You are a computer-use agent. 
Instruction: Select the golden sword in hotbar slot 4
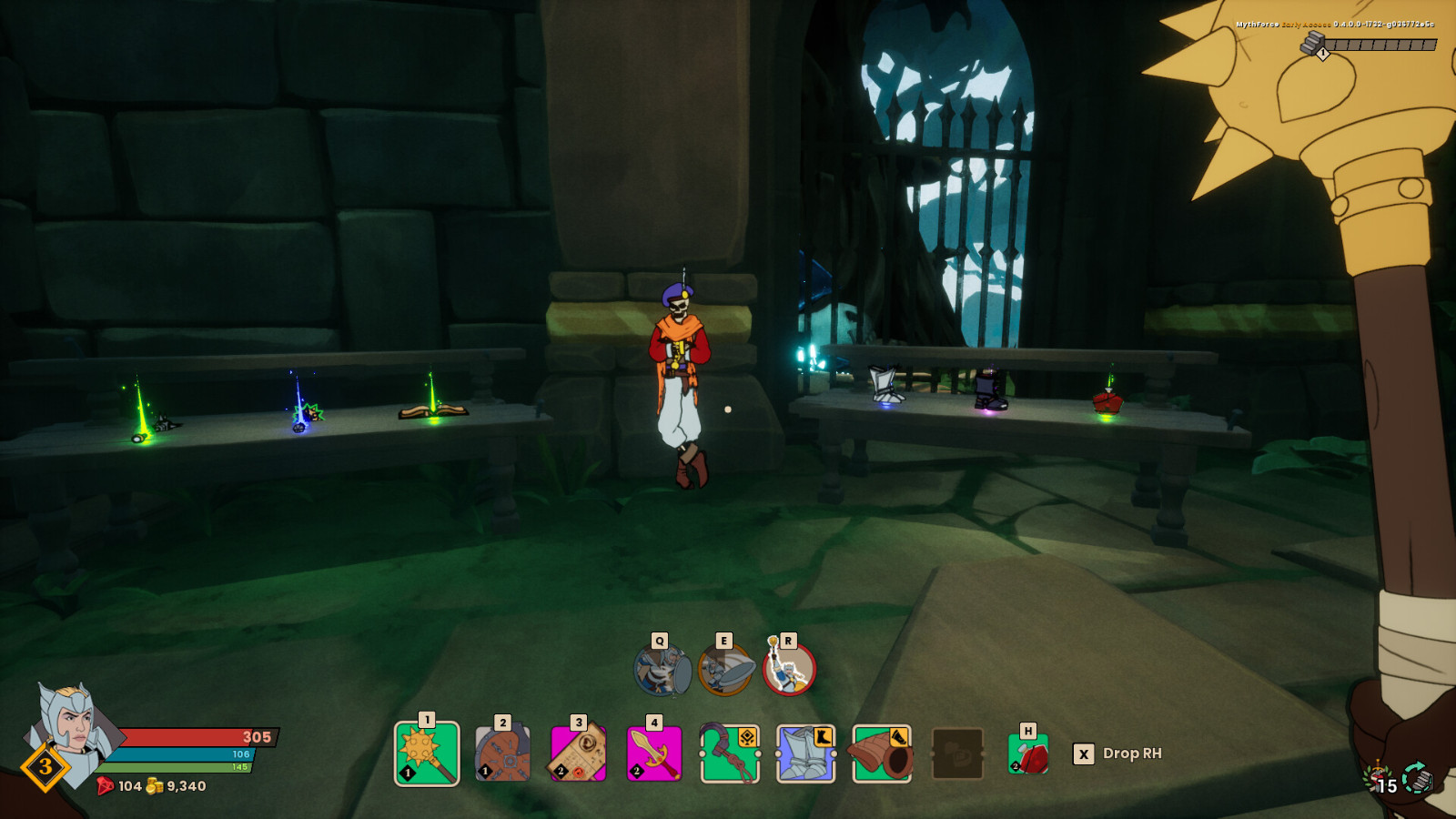pyautogui.click(x=655, y=753)
